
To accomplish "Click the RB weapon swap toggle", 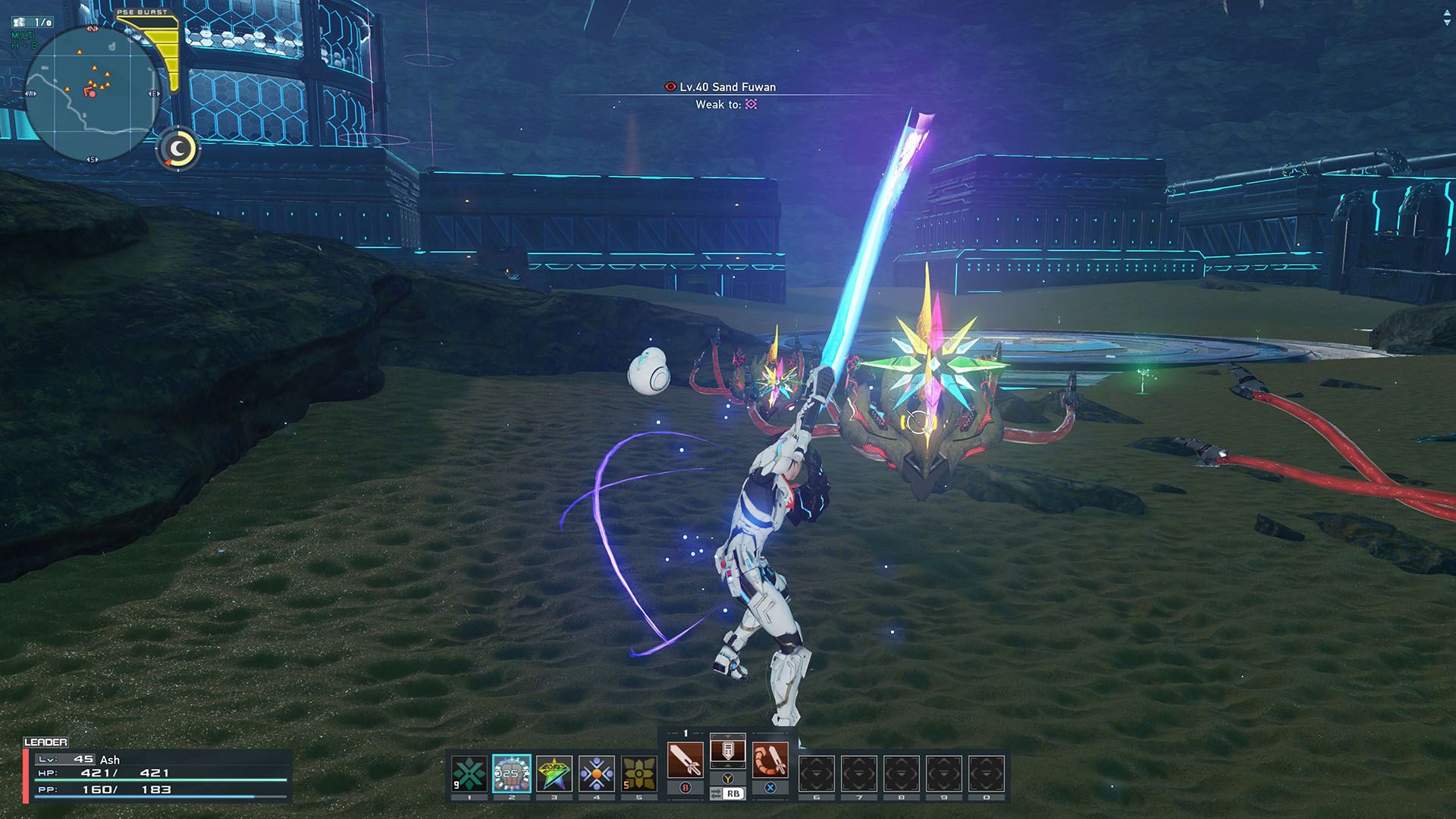I will [x=730, y=792].
